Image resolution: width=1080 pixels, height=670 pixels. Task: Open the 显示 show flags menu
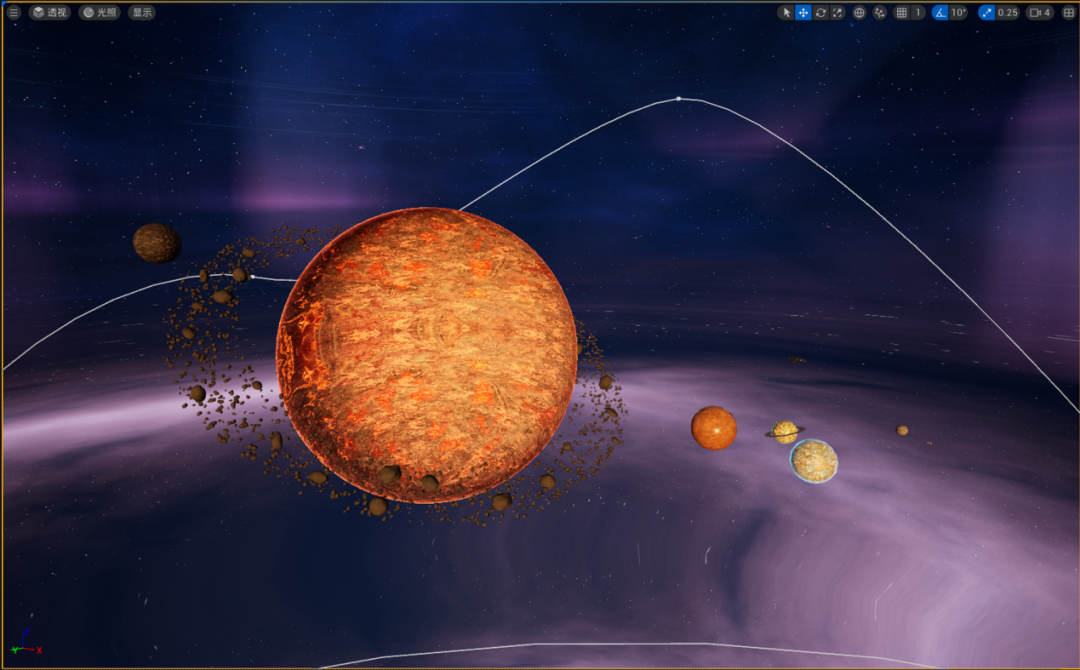[x=142, y=13]
